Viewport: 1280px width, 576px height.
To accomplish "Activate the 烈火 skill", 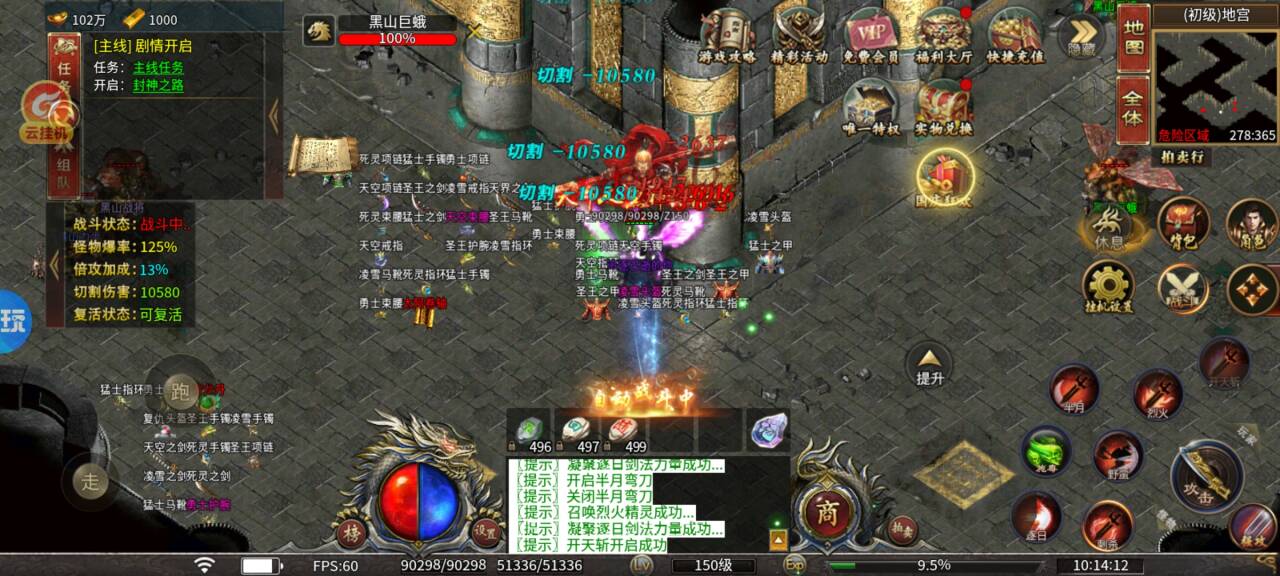I will coord(1158,392).
